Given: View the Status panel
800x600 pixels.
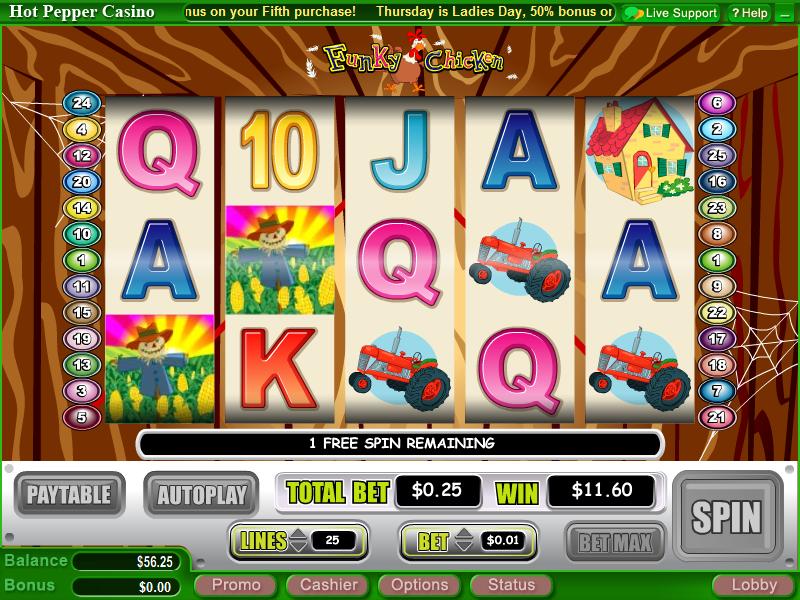Looking at the screenshot, I should click(511, 585).
